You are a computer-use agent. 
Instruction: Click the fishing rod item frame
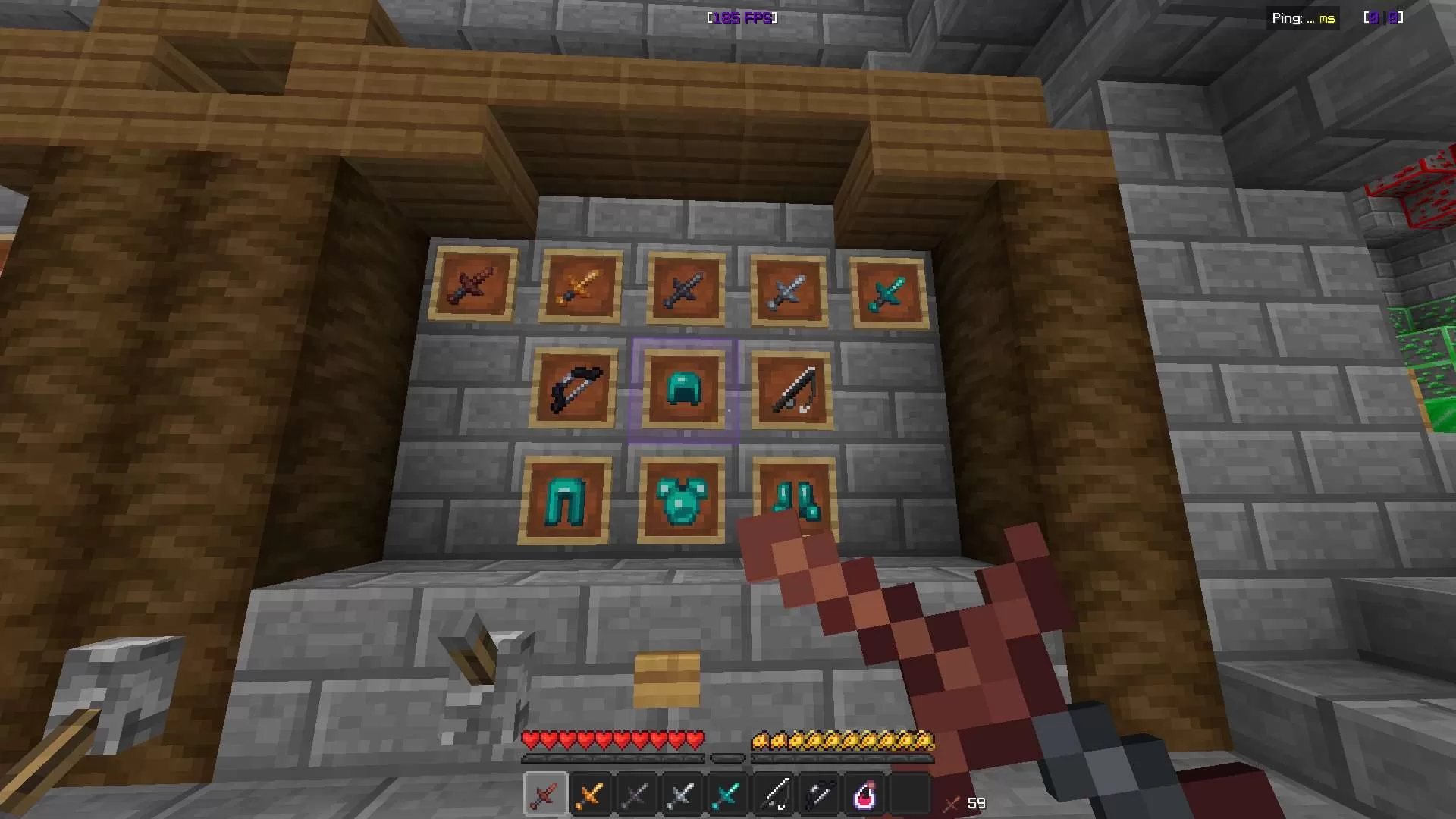(x=791, y=388)
